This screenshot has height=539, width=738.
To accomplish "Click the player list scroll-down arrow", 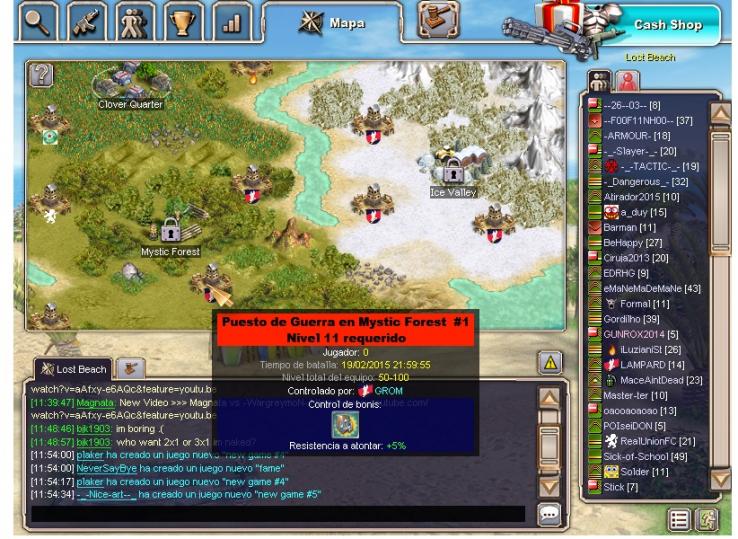I will tap(721, 478).
